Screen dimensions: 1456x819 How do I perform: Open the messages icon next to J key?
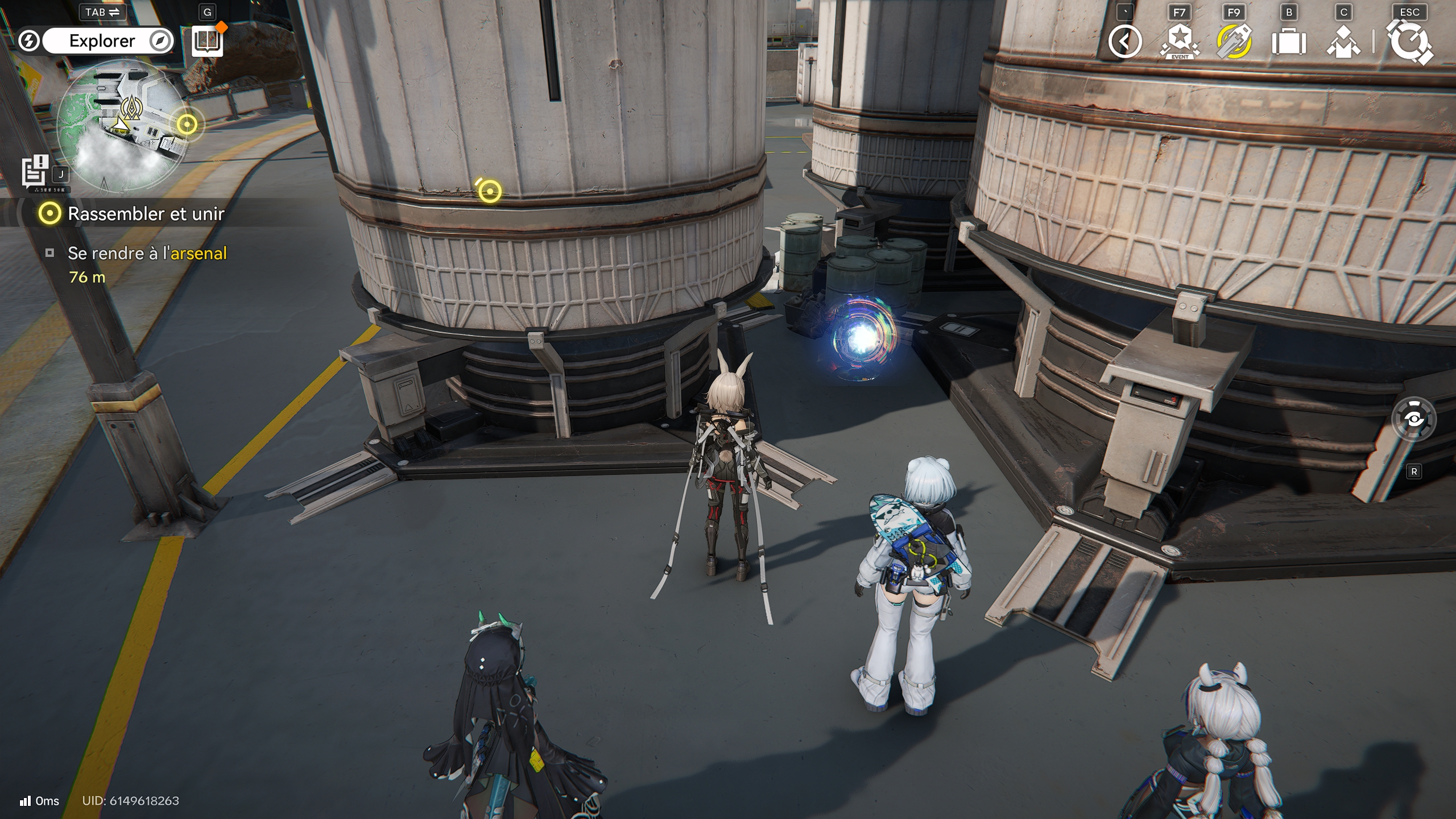[x=35, y=172]
